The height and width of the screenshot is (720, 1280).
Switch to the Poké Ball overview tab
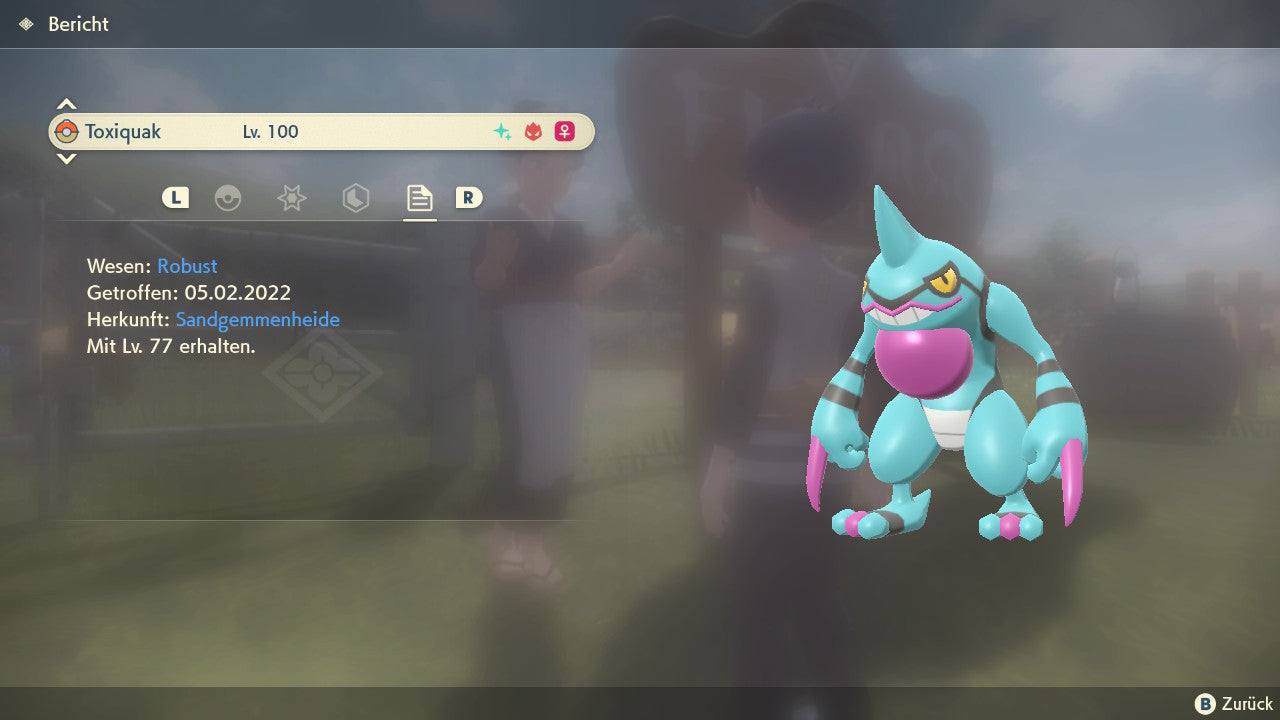[228, 199]
